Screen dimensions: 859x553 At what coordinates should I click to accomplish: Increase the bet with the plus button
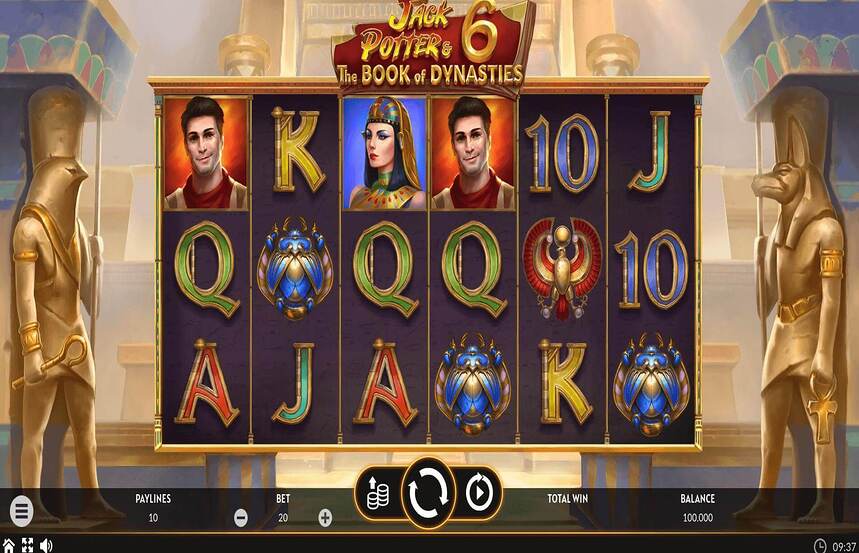coord(325,518)
